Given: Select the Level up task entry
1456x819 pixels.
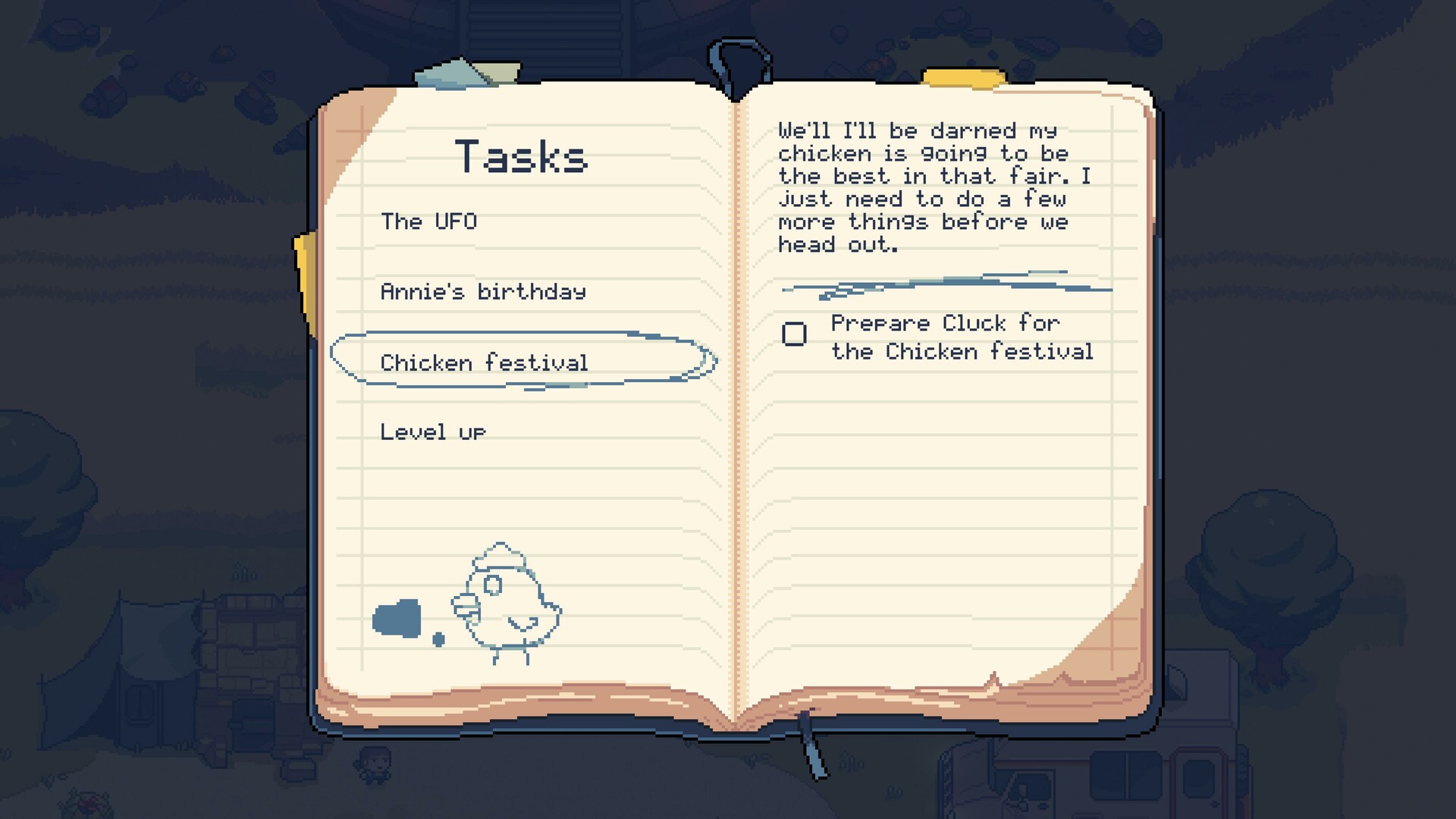Looking at the screenshot, I should click(434, 431).
